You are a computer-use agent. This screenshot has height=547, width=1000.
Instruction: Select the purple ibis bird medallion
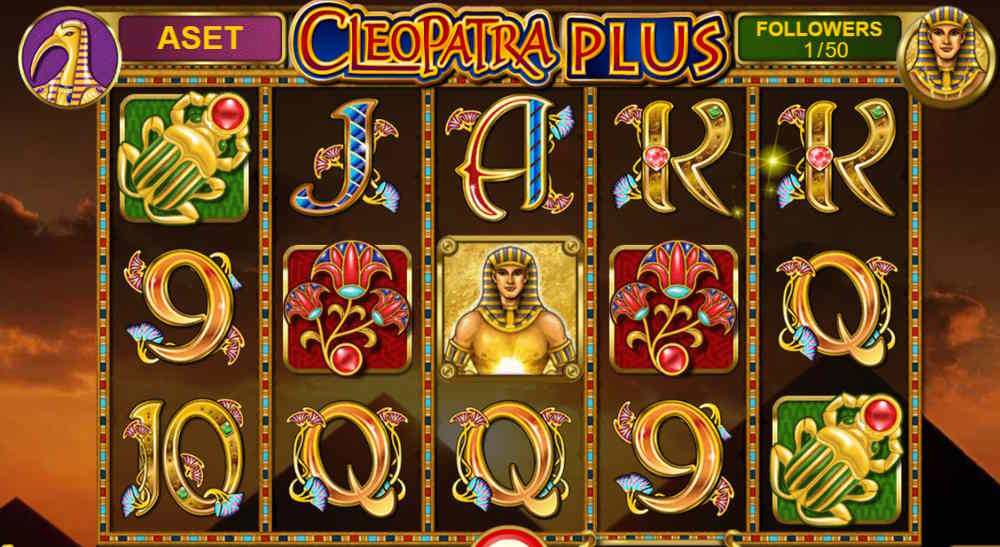(x=69, y=57)
